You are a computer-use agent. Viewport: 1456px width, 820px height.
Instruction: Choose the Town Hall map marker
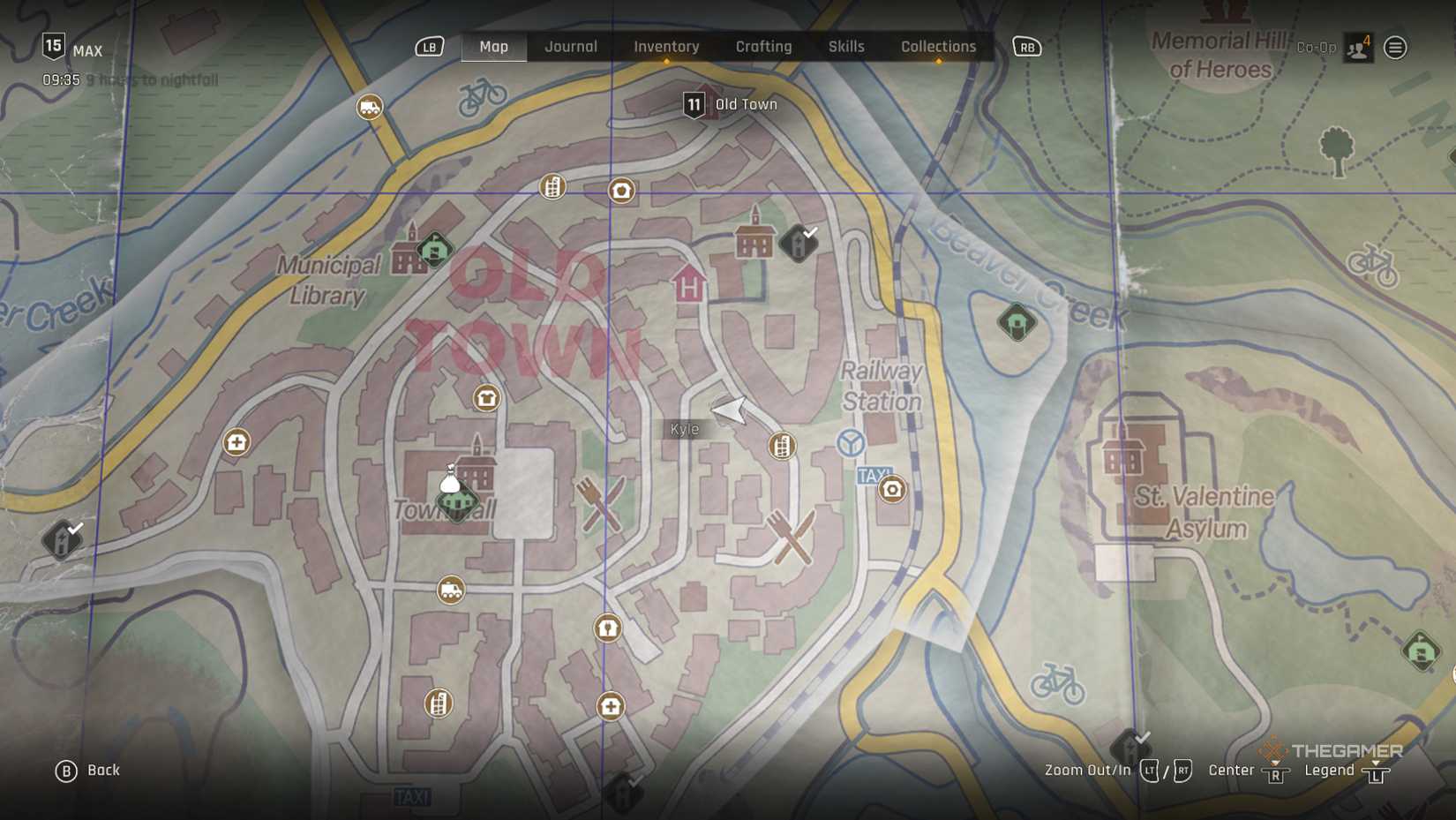click(456, 500)
